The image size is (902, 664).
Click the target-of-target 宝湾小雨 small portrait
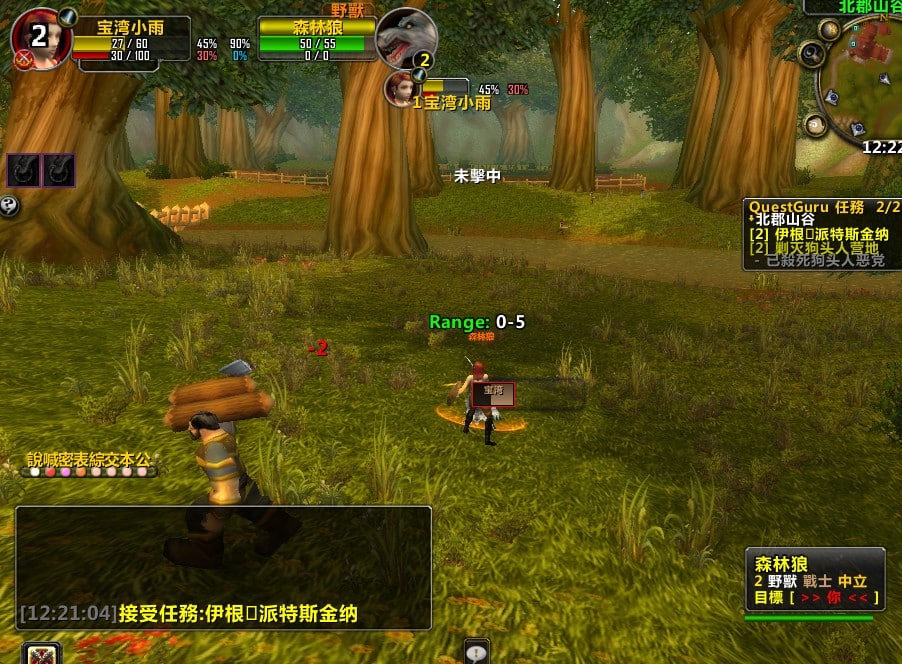pos(400,87)
